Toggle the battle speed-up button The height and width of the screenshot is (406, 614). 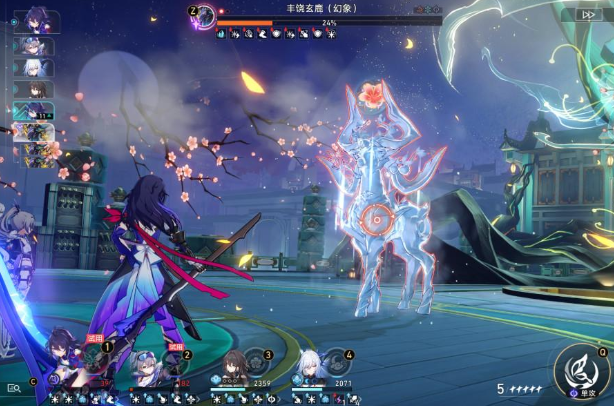585,15
